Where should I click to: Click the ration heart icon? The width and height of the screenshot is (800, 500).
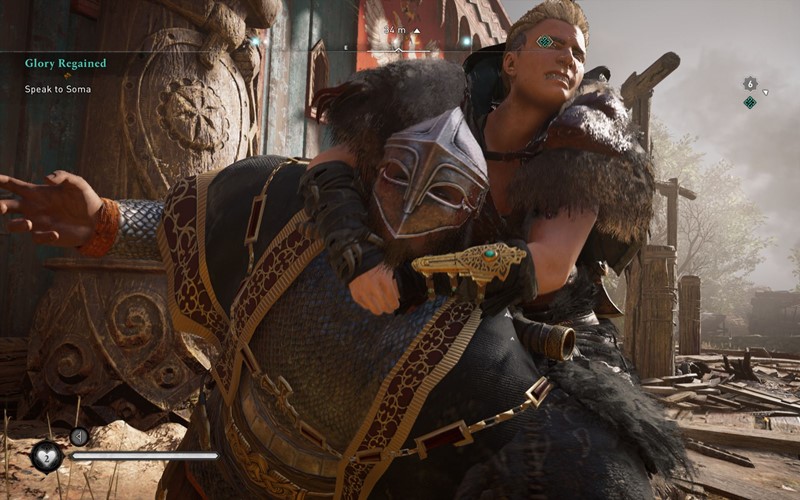[46, 456]
